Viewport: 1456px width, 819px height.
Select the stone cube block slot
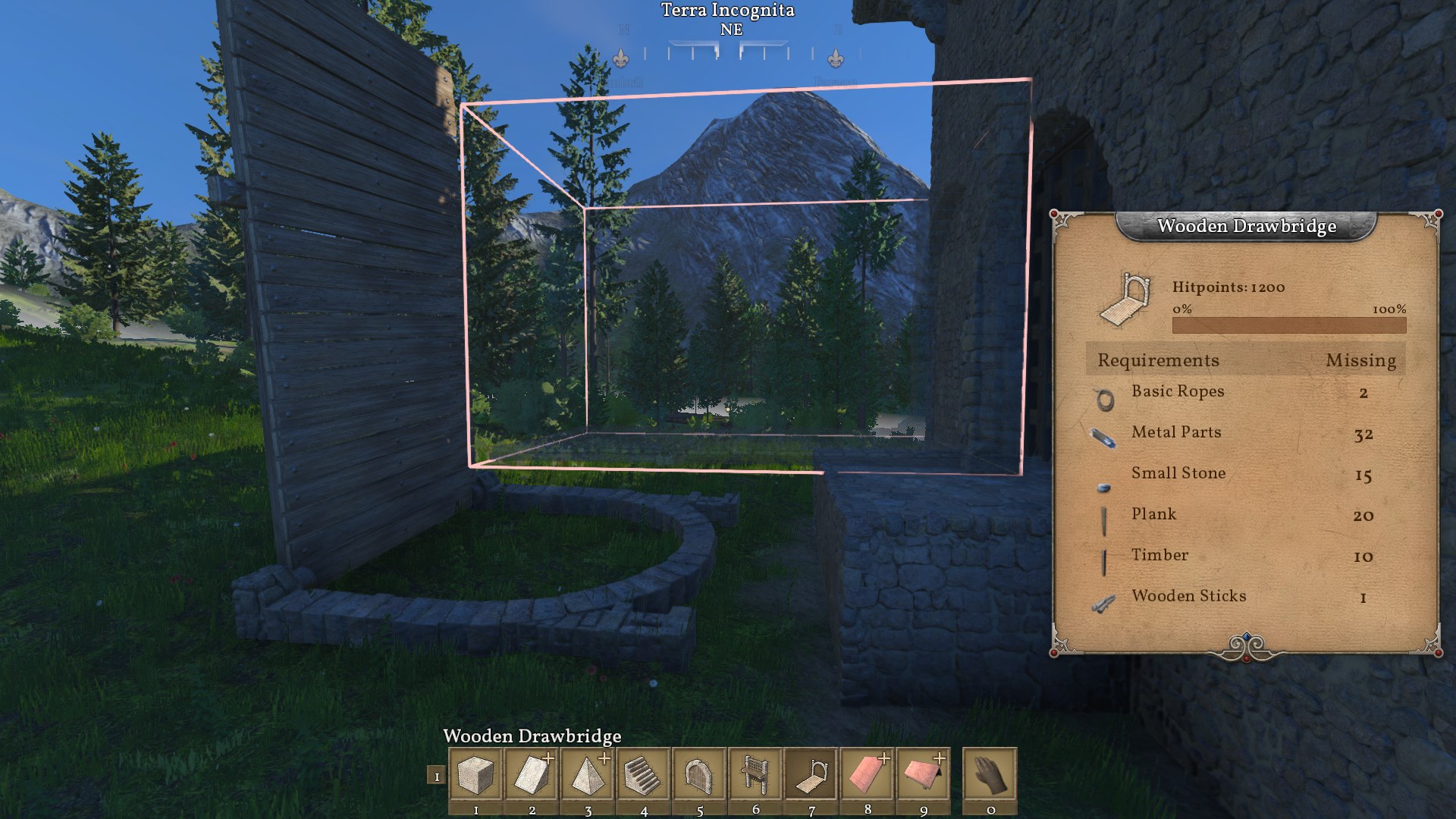coord(475,774)
